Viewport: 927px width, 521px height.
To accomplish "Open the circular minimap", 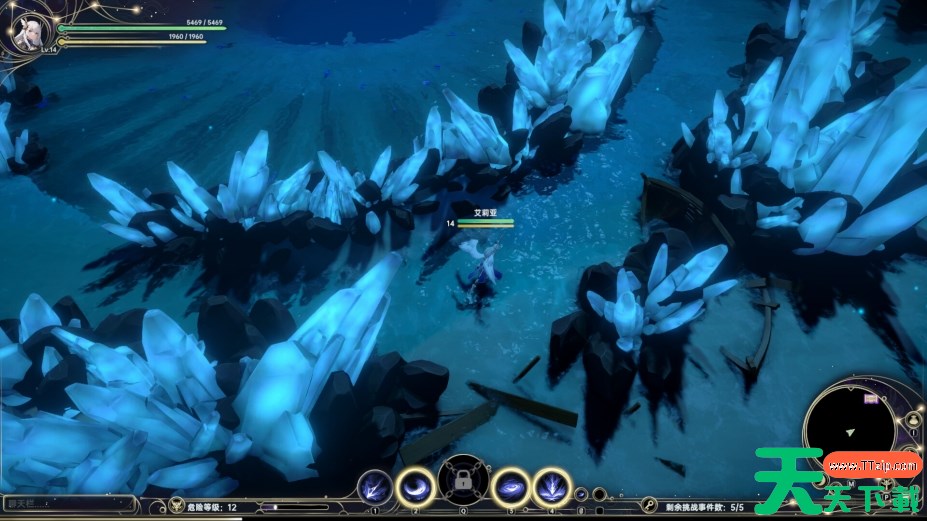I will 851,428.
